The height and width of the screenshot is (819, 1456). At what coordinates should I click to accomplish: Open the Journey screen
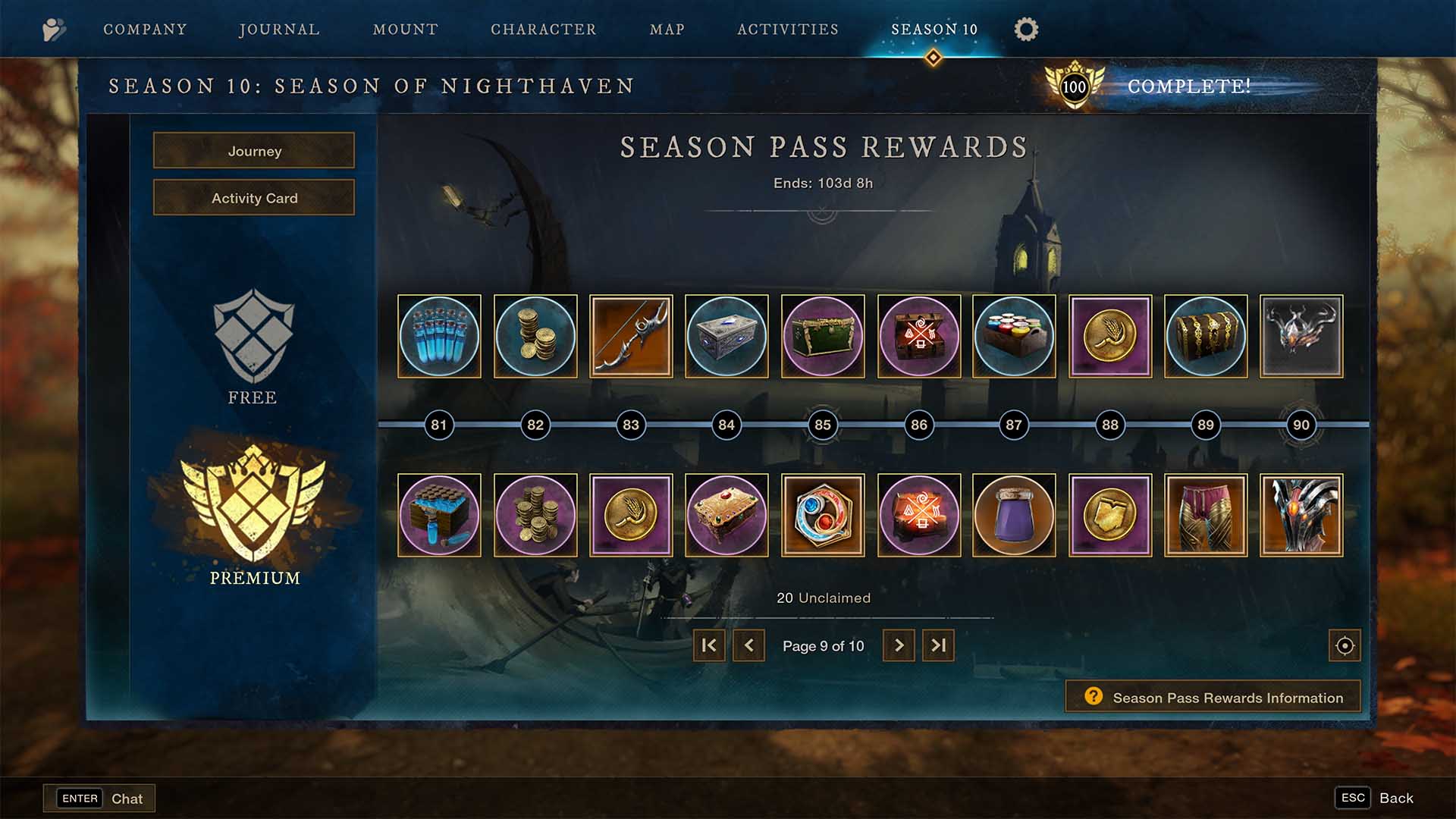253,151
